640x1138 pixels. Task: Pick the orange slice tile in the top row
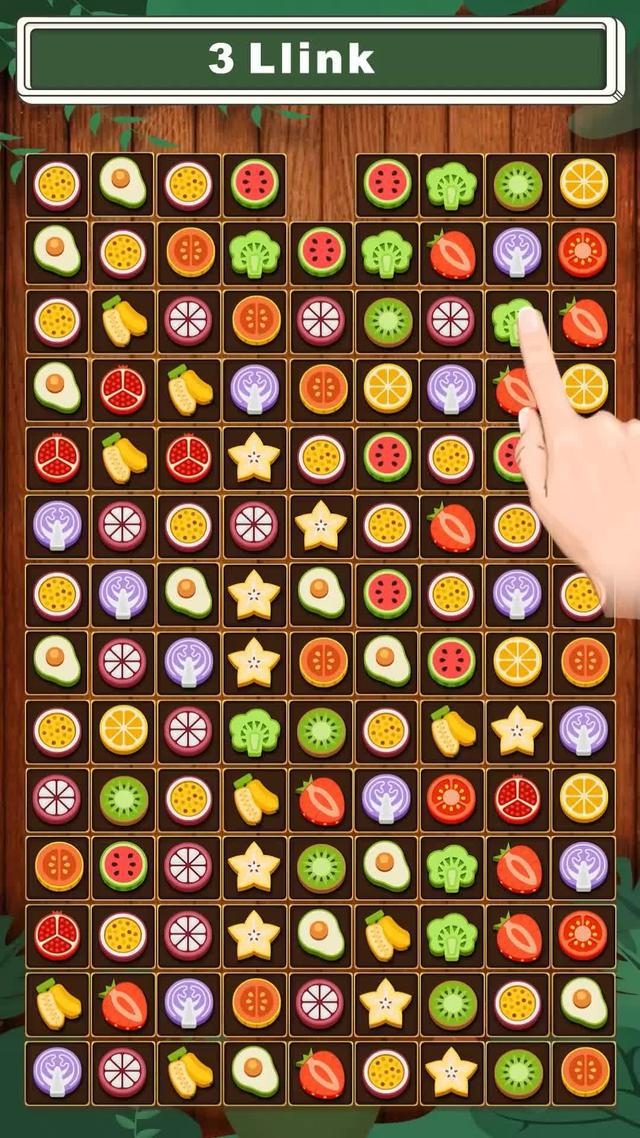tap(583, 183)
